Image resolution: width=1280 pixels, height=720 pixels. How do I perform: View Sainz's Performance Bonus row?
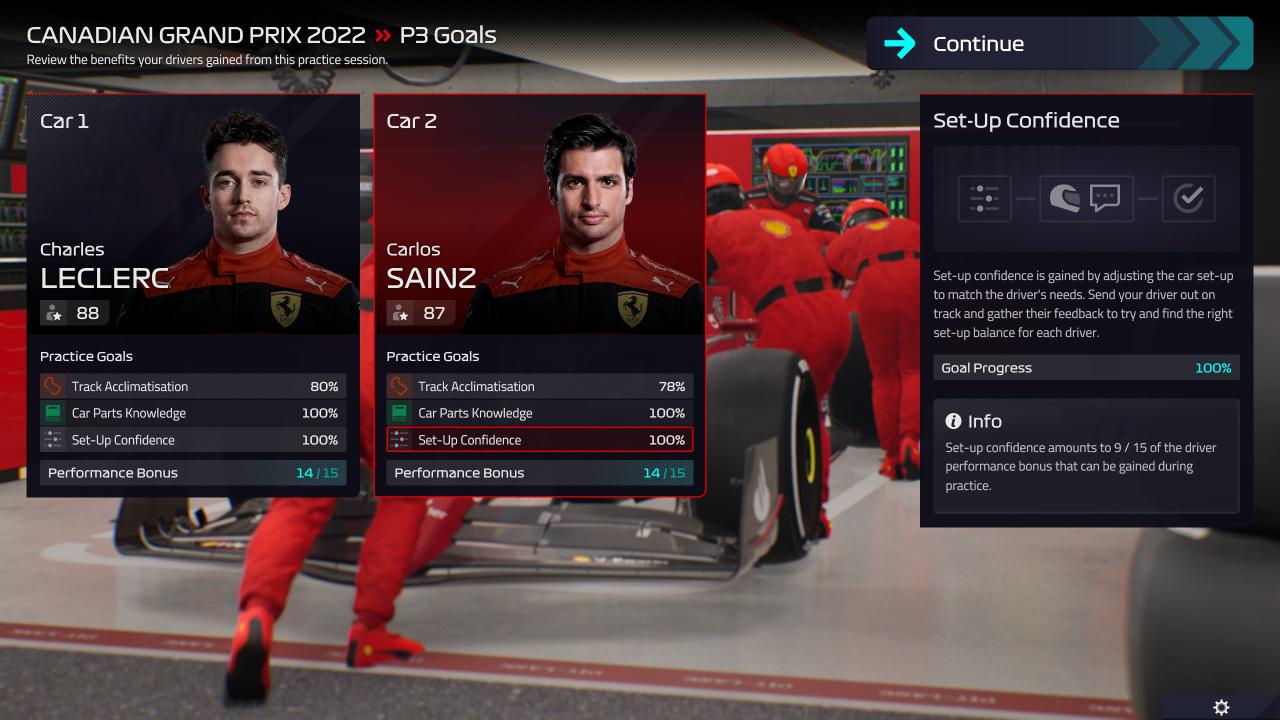click(540, 473)
